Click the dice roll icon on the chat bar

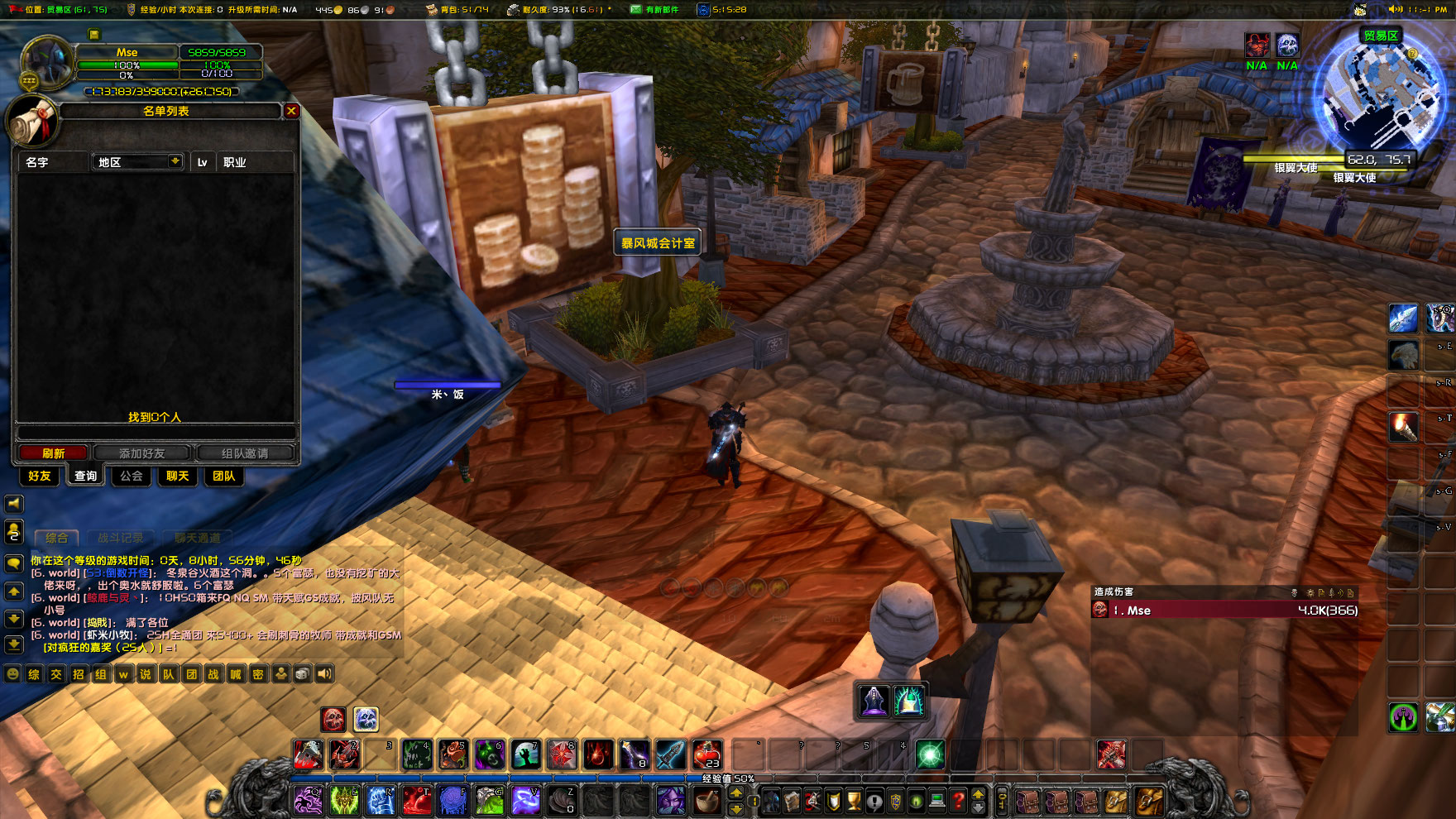pyautogui.click(x=300, y=673)
